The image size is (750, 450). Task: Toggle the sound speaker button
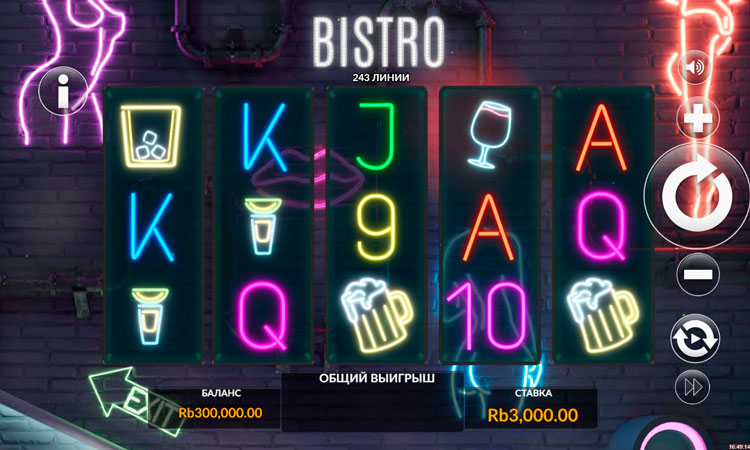pos(694,69)
